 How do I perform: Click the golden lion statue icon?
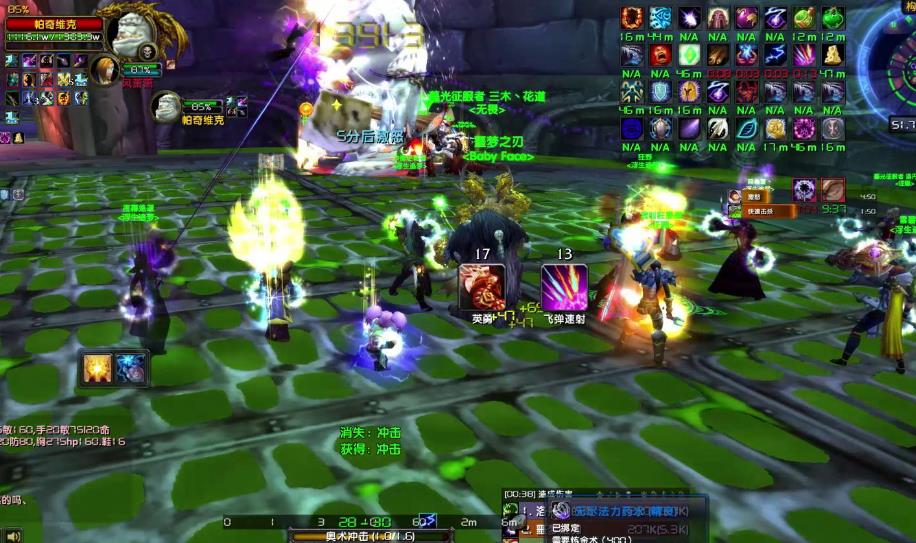pyautogui.click(x=775, y=128)
